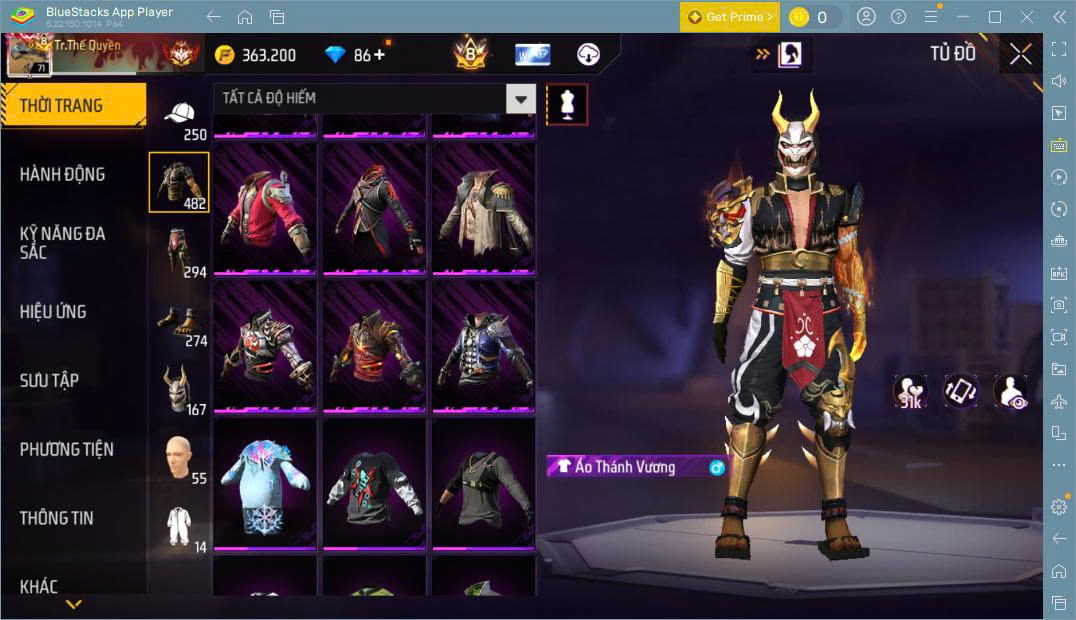Image resolution: width=1076 pixels, height=620 pixels.
Task: Select the bald head face subcategory
Action: click(x=179, y=459)
